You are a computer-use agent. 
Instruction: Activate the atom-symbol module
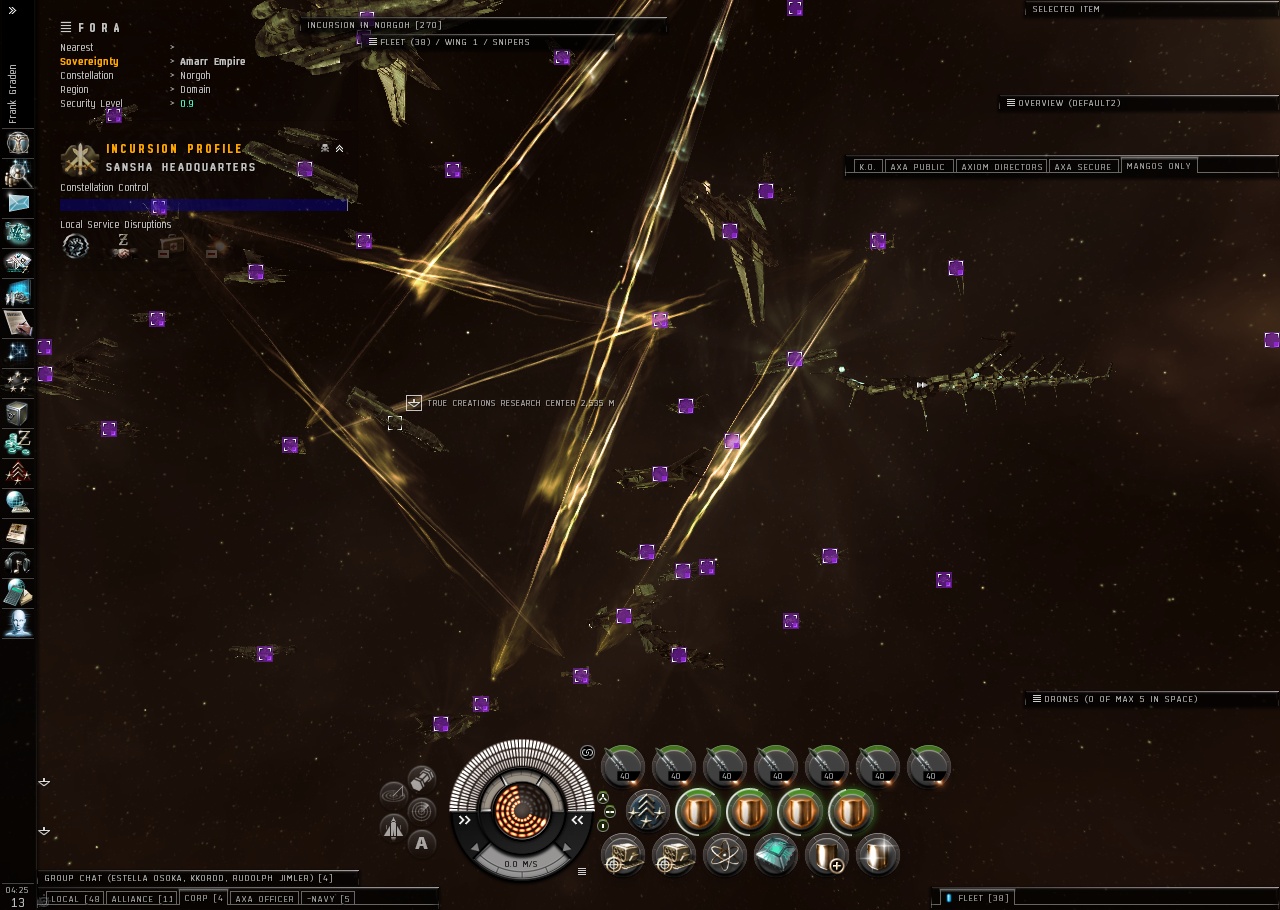(724, 855)
